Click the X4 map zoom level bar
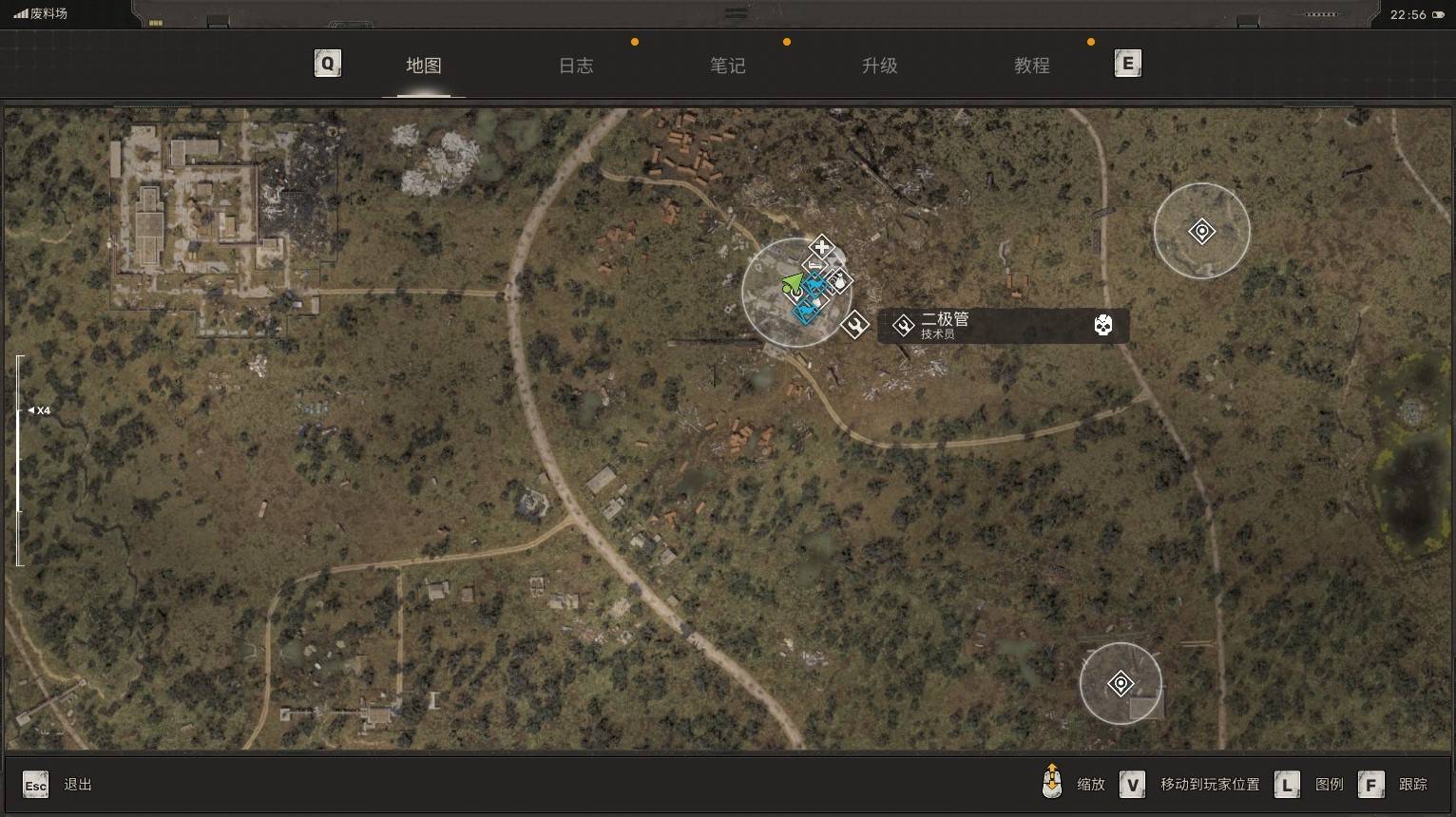1456x817 pixels. pos(20,460)
